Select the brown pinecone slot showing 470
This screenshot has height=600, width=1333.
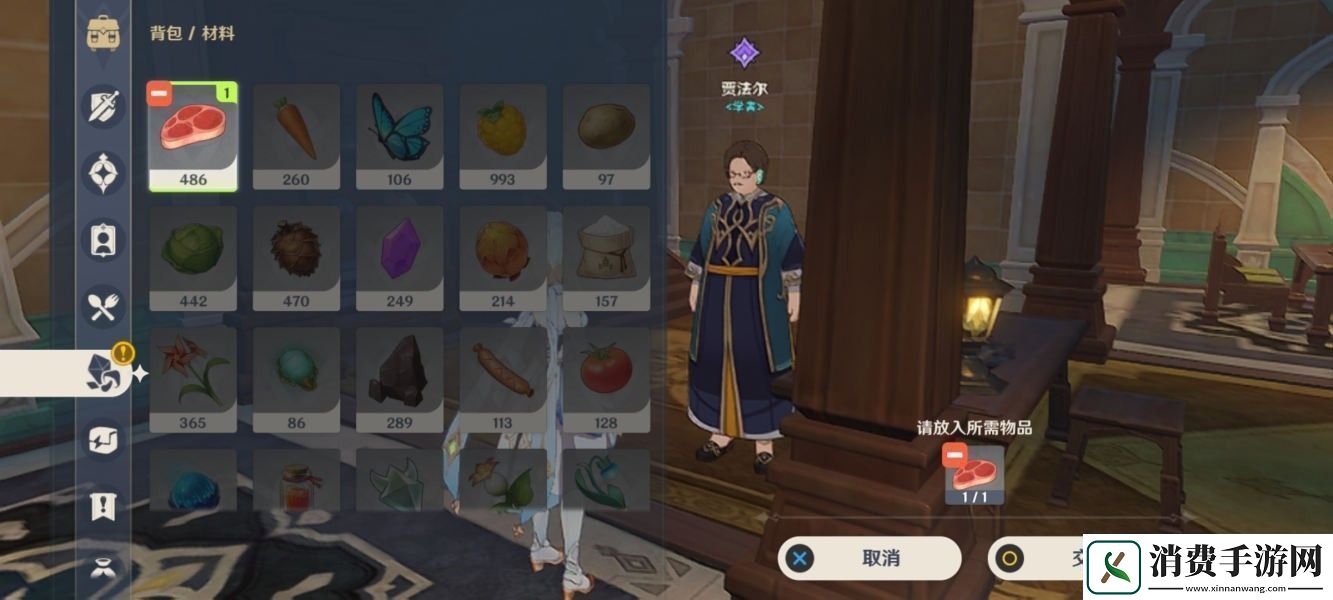point(296,258)
